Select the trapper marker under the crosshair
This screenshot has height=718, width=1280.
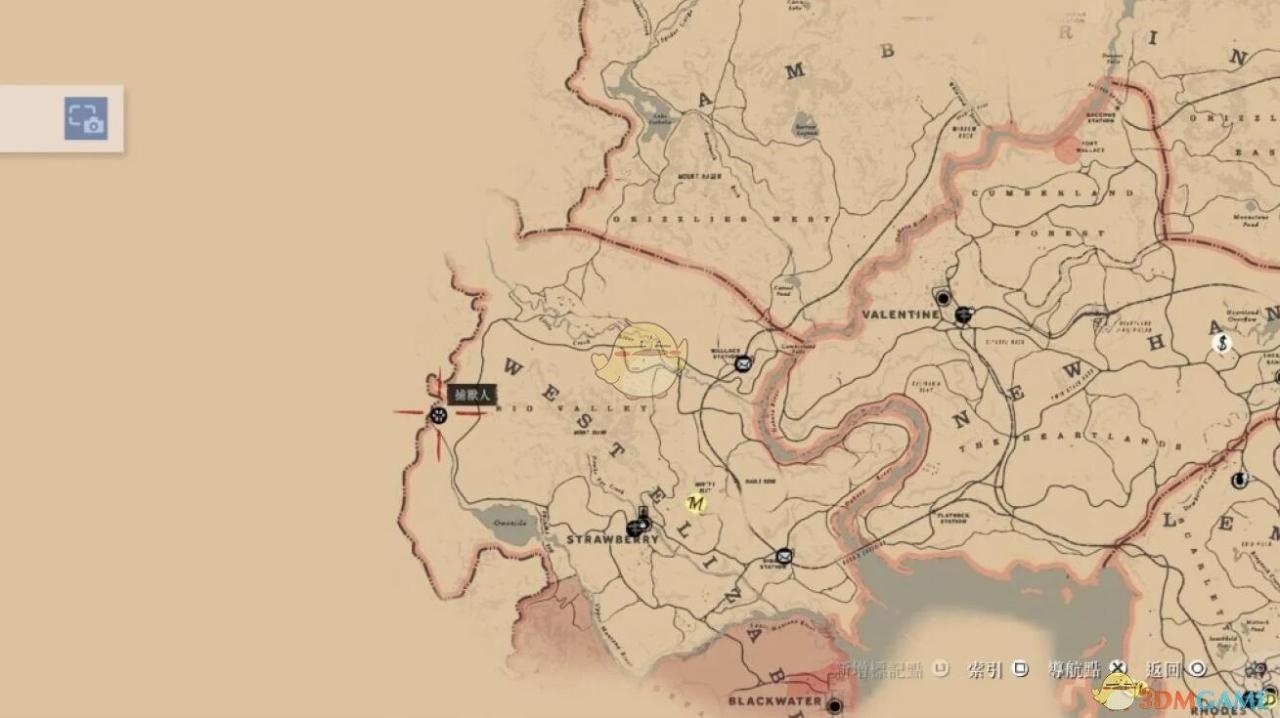coord(438,415)
